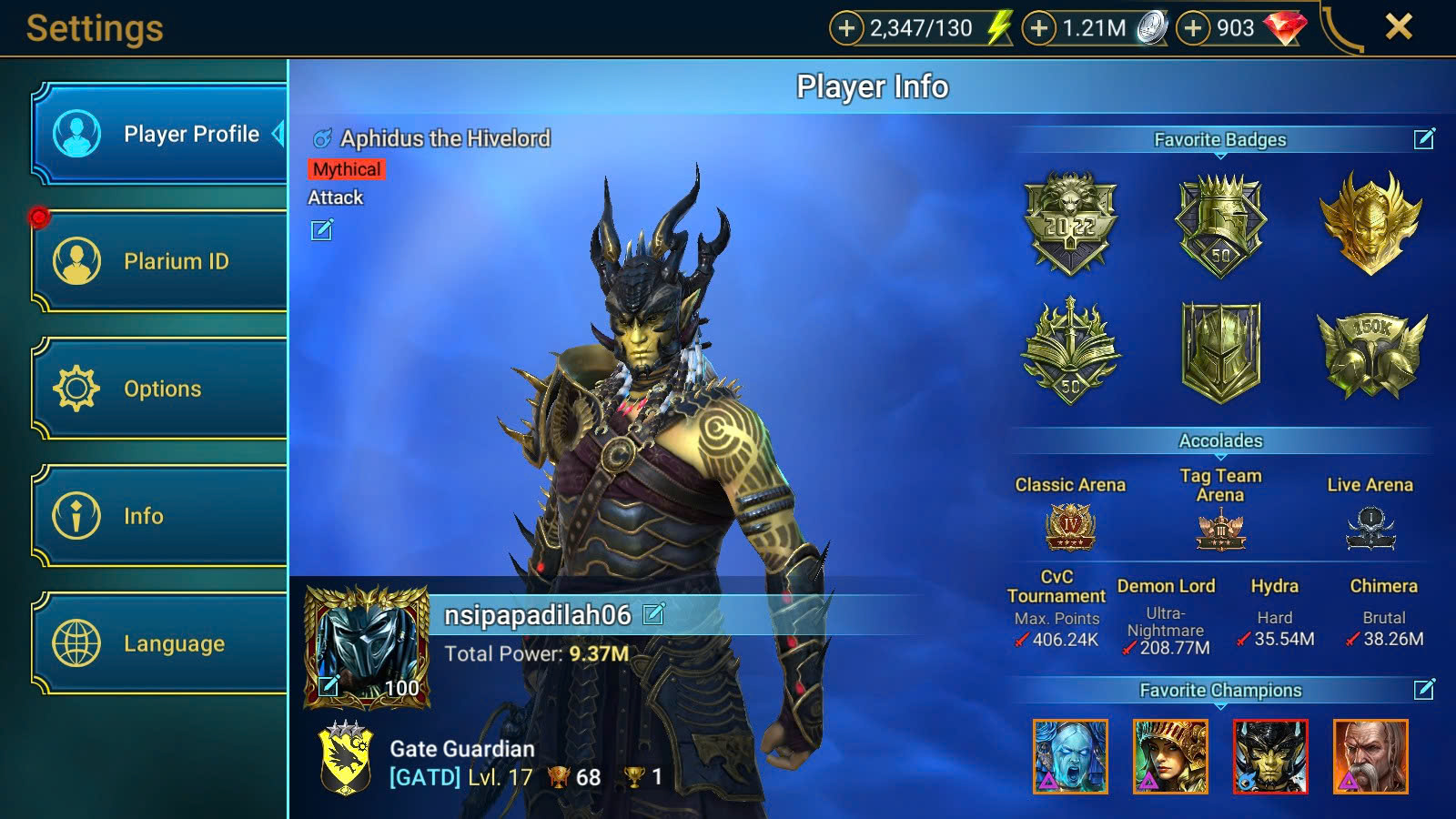This screenshot has height=819, width=1456.
Task: Buy more gems with the plus button
Action: point(1193,28)
